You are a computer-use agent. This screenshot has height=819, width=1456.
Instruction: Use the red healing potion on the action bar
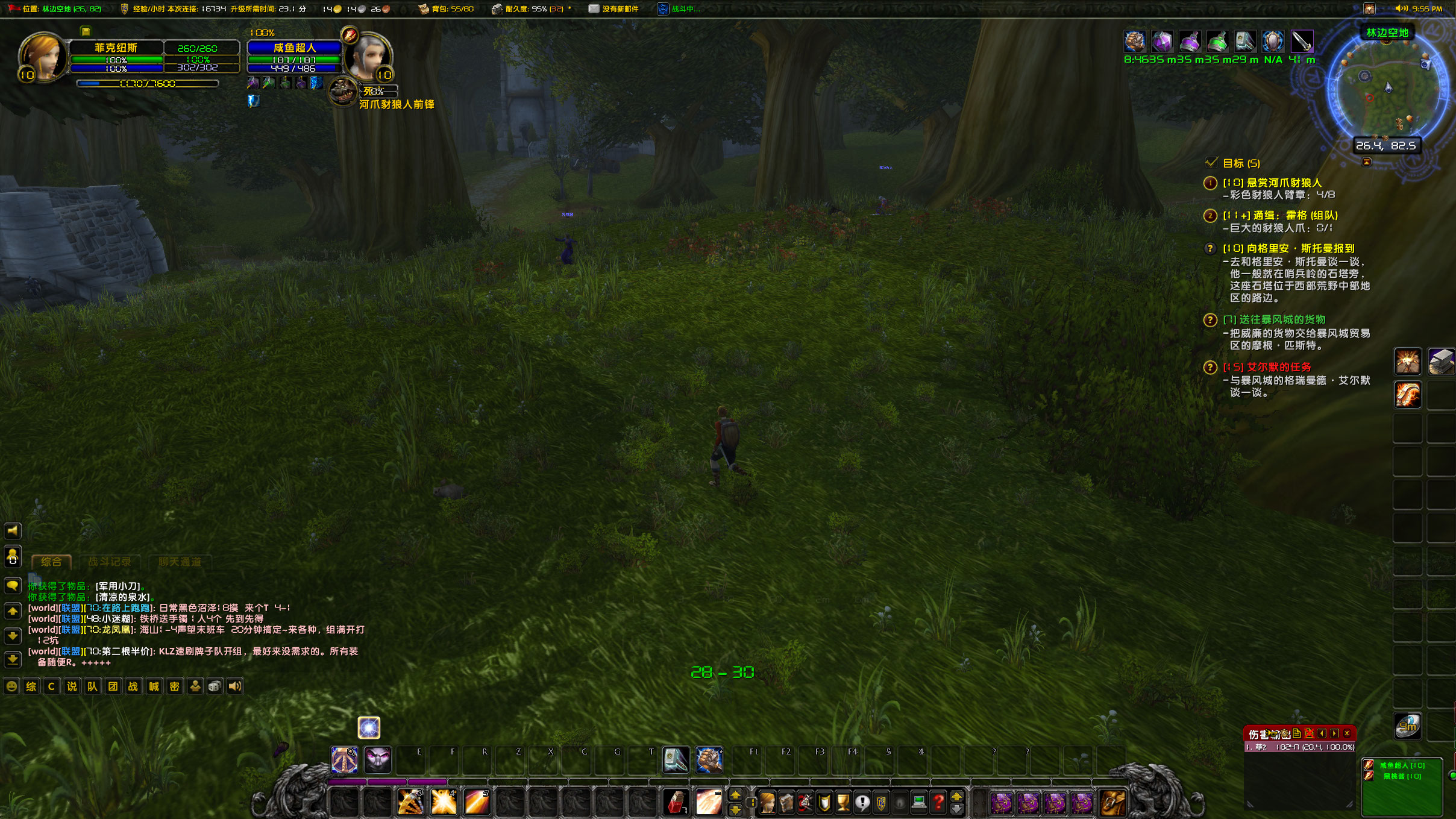pyautogui.click(x=676, y=803)
